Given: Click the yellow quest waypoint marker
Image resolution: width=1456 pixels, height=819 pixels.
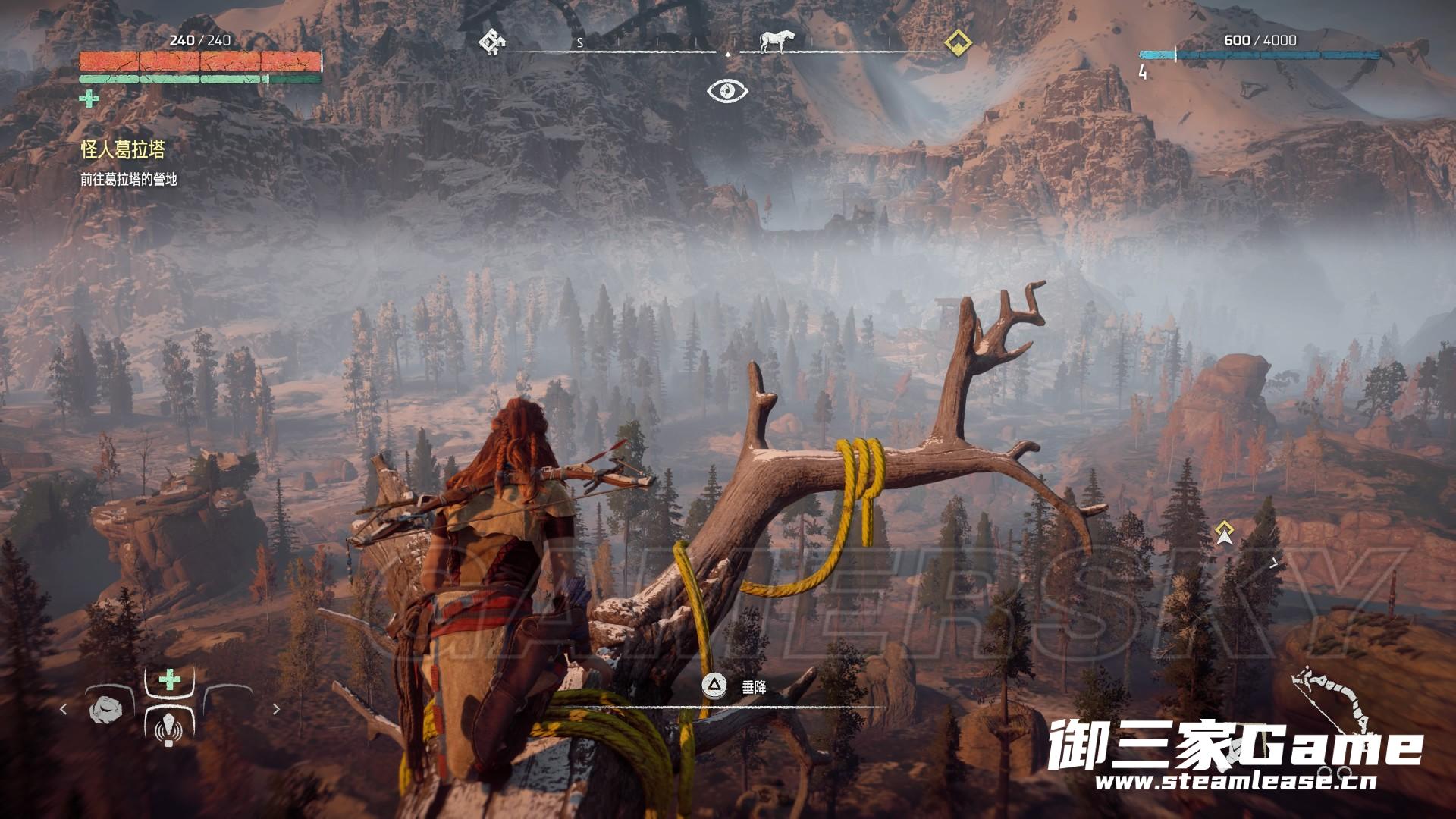Looking at the screenshot, I should 1223,532.
